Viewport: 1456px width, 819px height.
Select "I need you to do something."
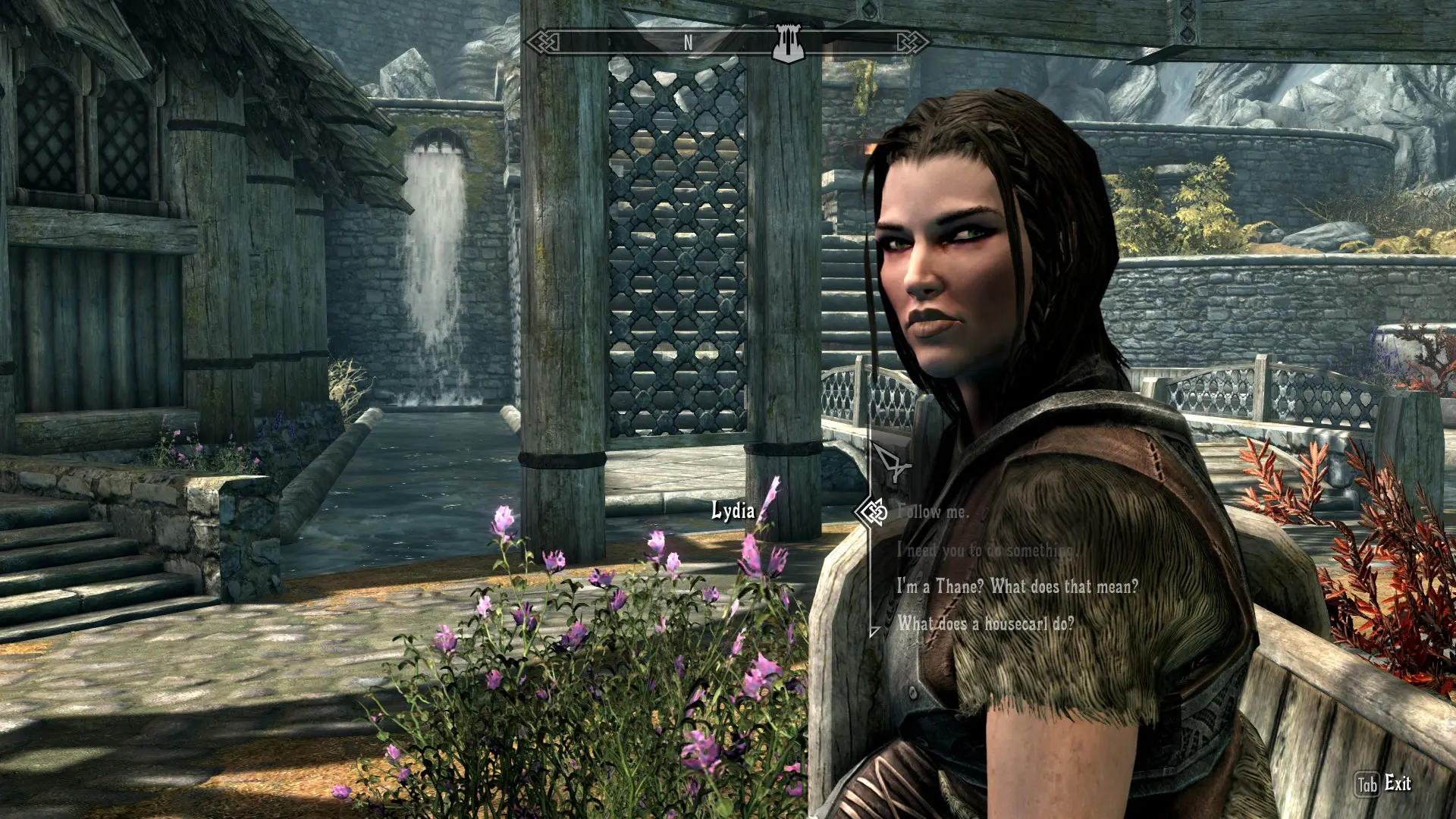coord(986,550)
